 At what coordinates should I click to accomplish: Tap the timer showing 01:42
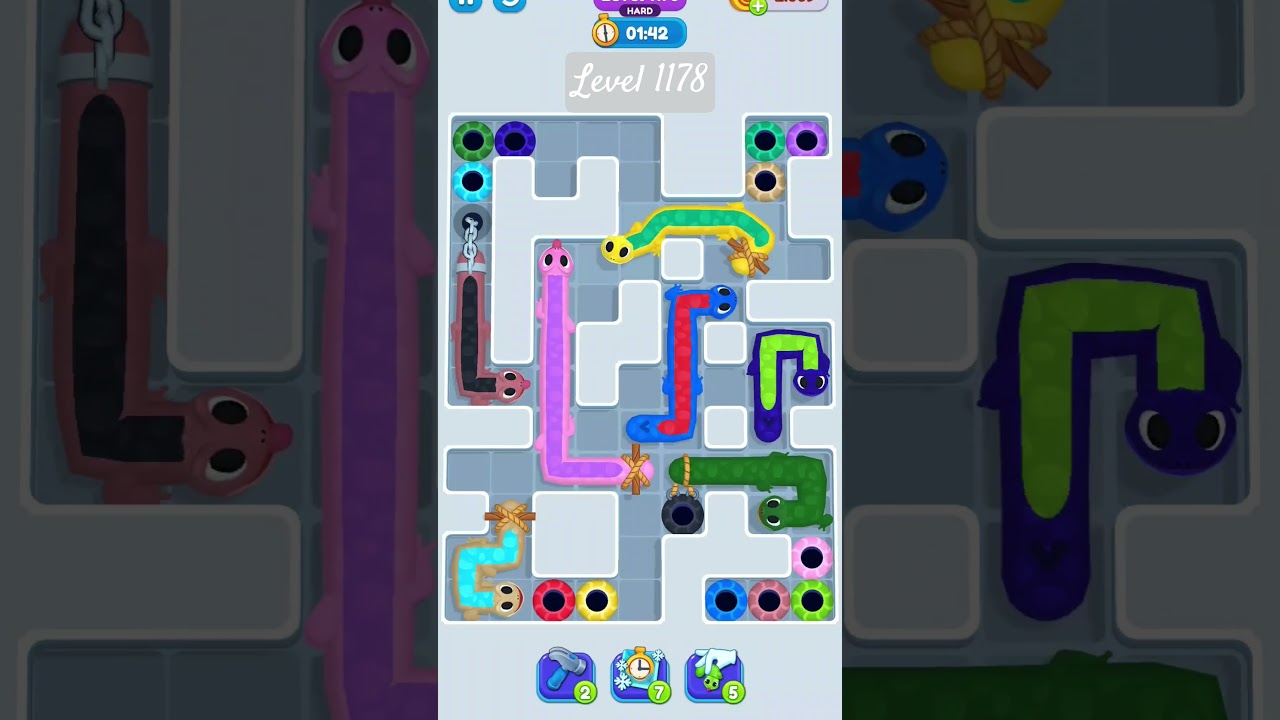[650, 32]
